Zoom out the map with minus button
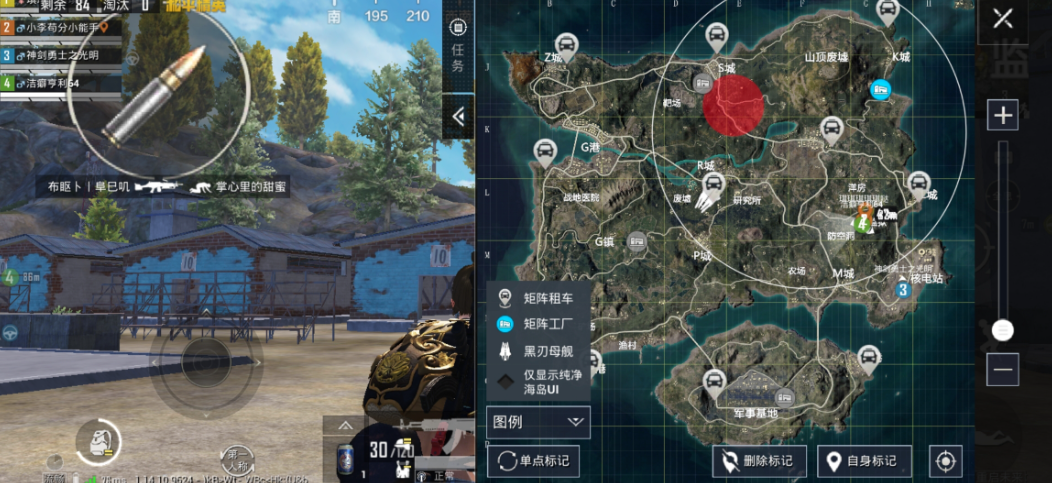The width and height of the screenshot is (1052, 483). 1002,369
